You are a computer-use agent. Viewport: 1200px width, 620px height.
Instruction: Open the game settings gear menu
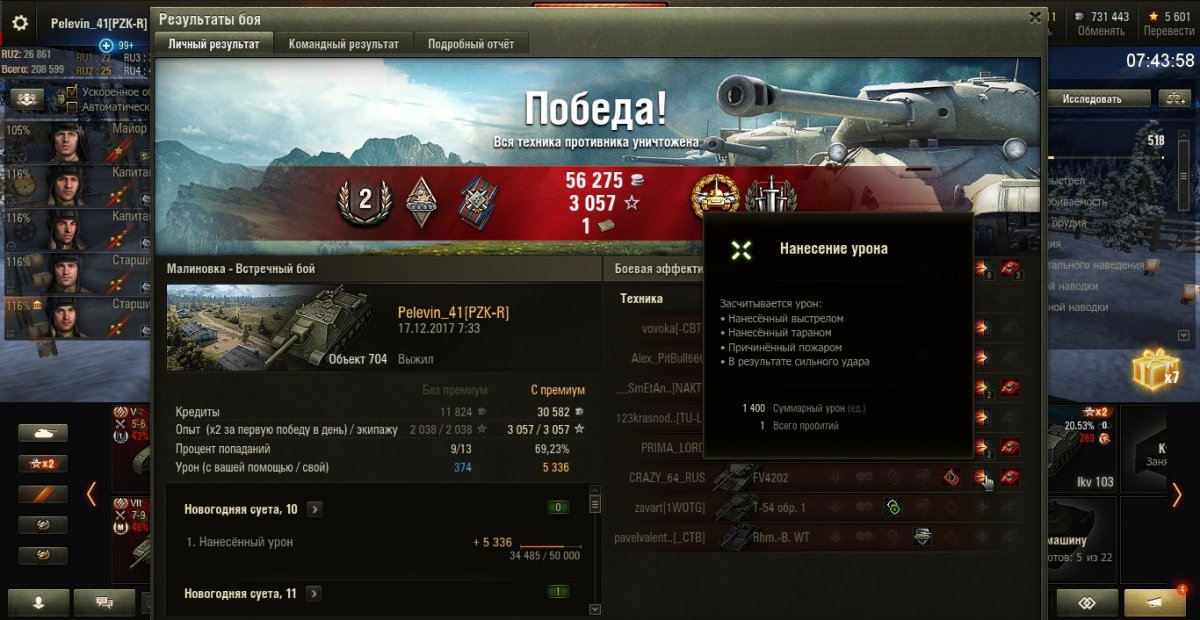point(20,22)
